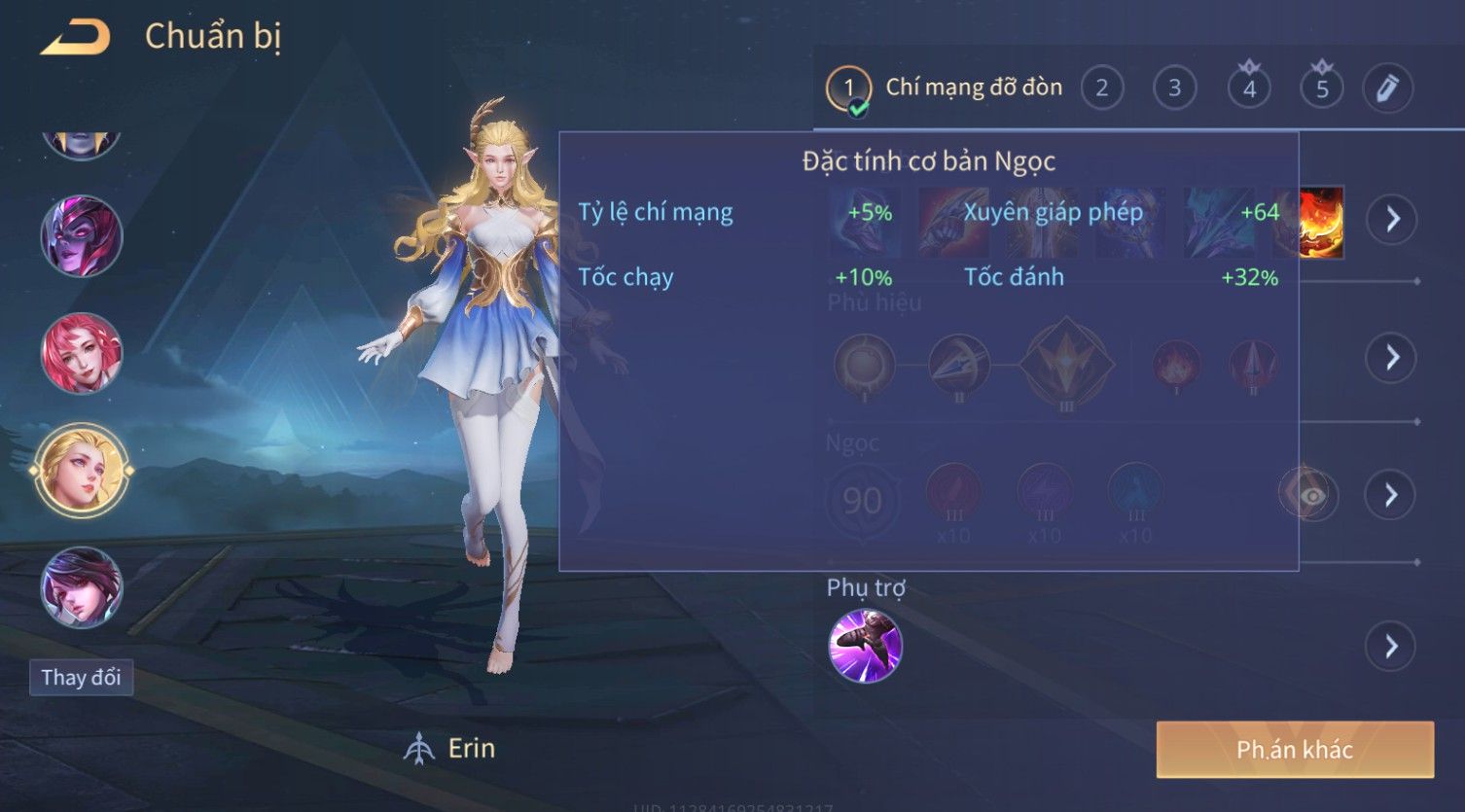Switch to build preset 4

[1249, 88]
